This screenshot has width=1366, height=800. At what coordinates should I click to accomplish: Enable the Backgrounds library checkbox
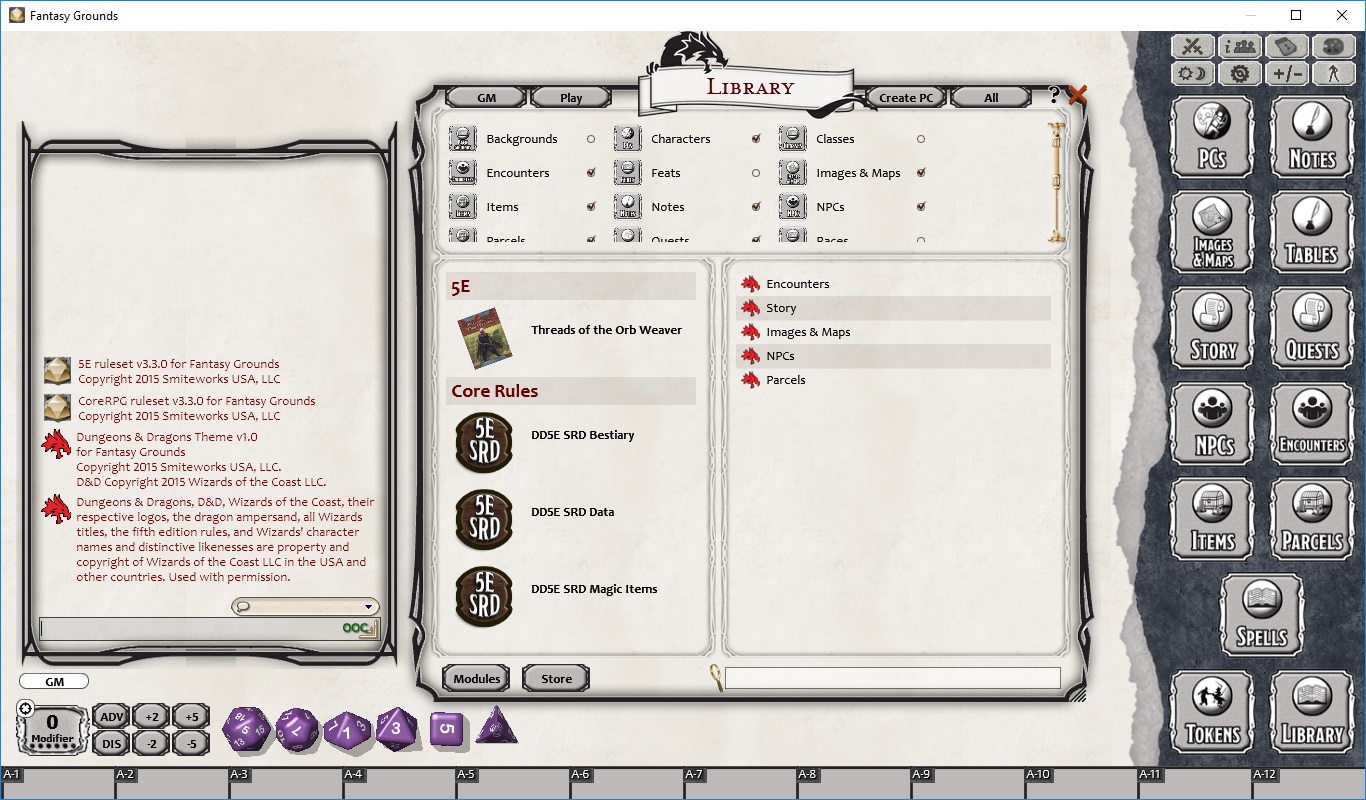589,139
